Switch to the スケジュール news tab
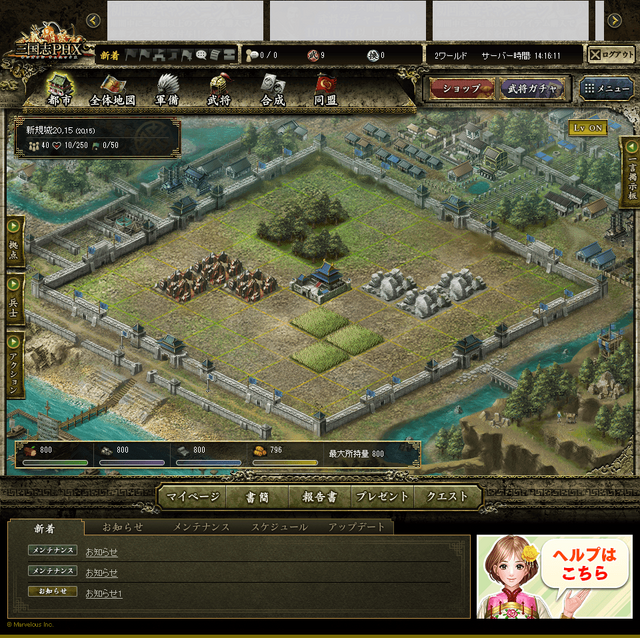The image size is (640, 638). point(280,527)
